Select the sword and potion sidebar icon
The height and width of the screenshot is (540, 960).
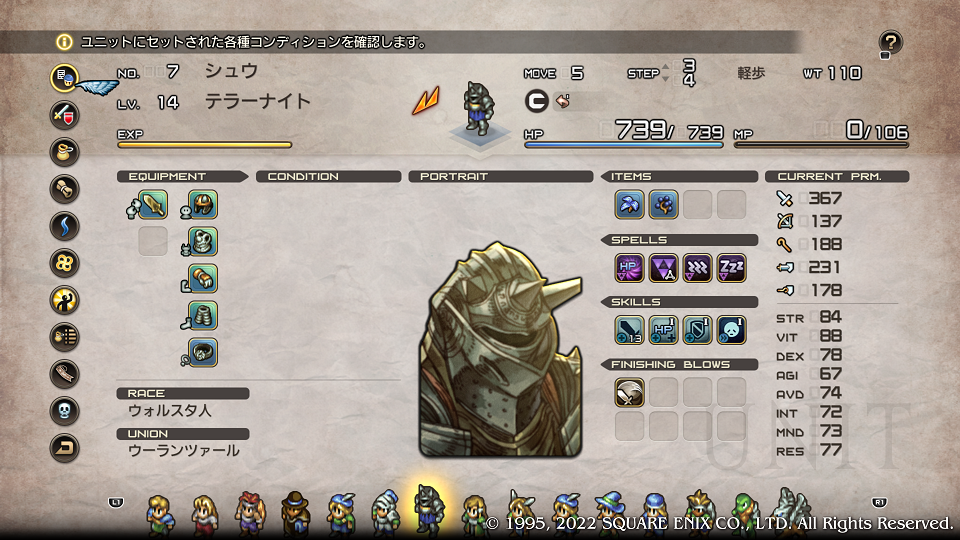click(x=65, y=114)
